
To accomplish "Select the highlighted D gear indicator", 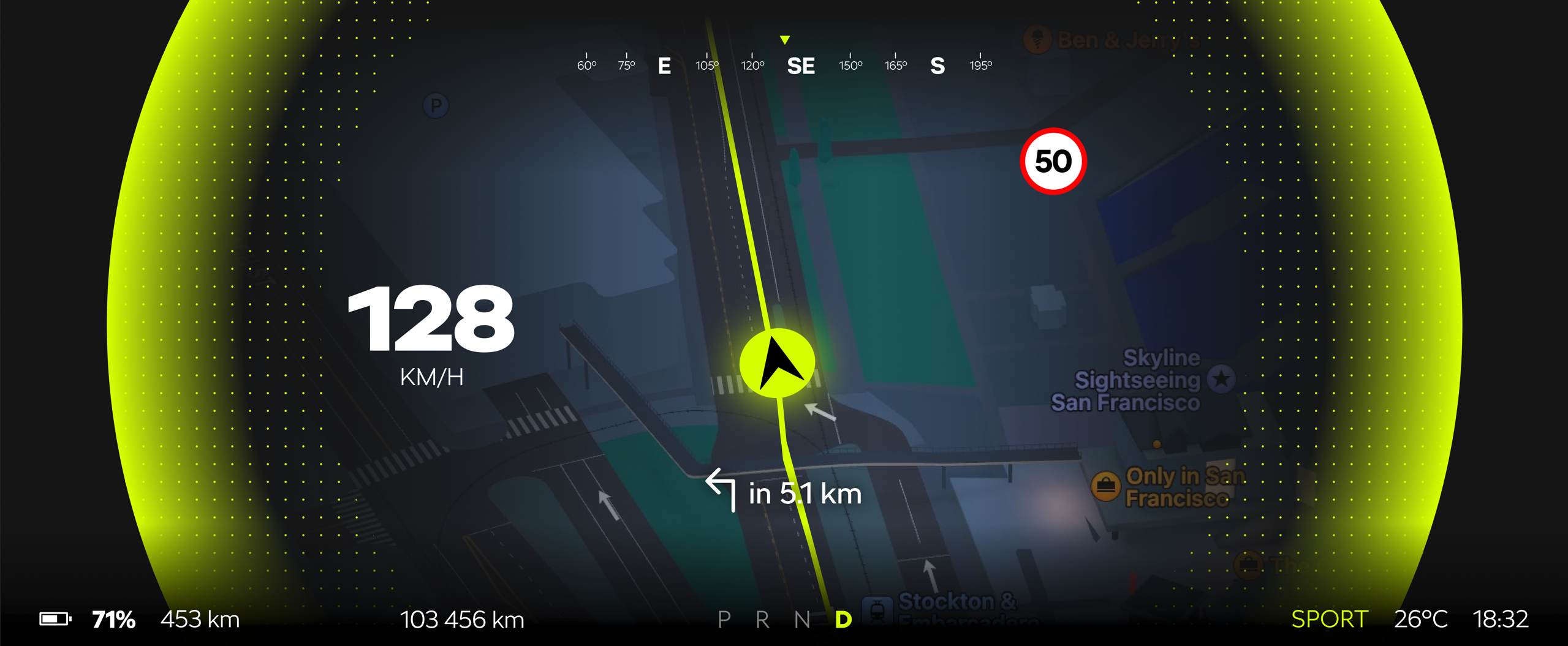I will (843, 620).
